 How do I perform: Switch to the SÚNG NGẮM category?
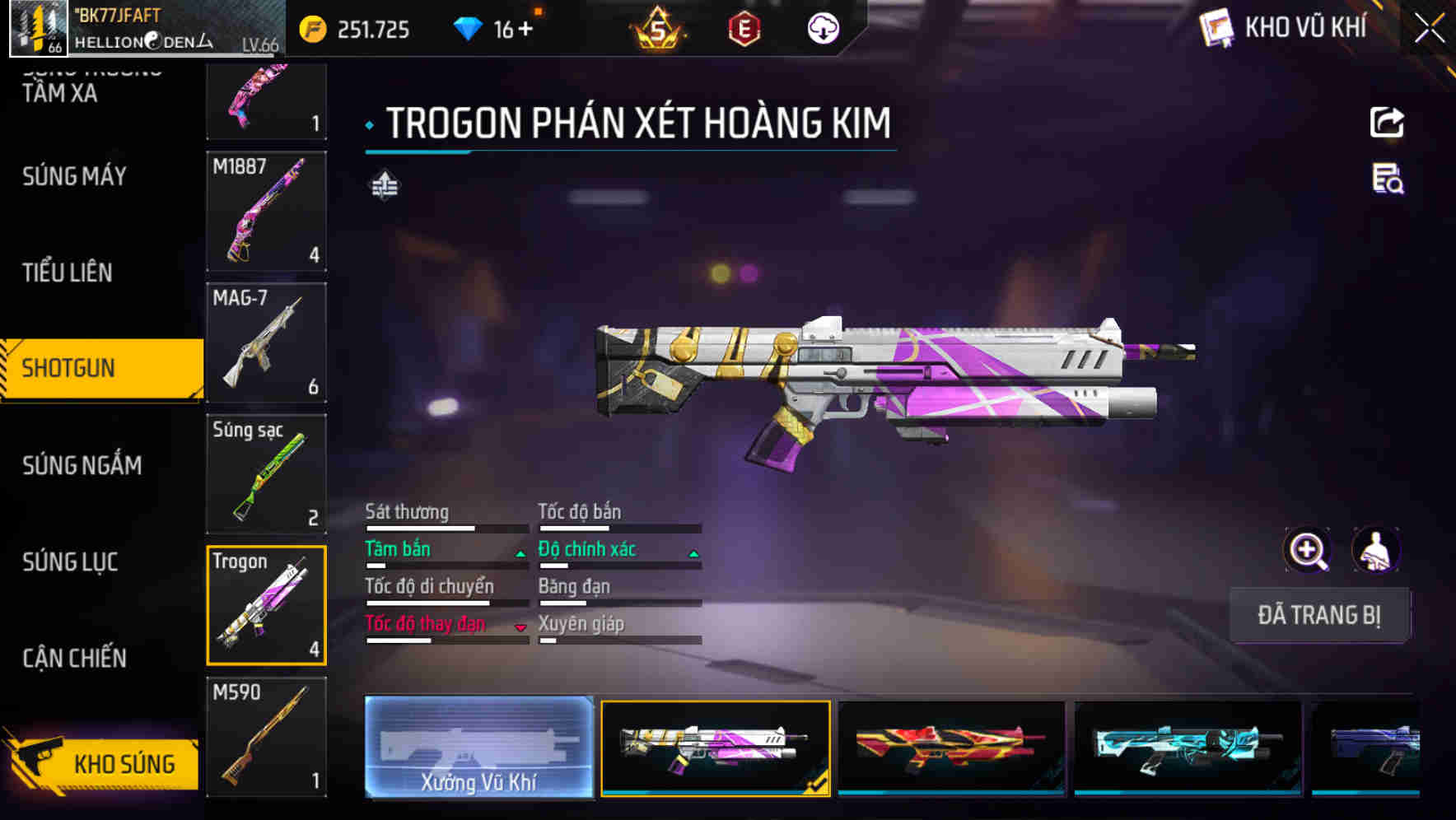click(82, 465)
